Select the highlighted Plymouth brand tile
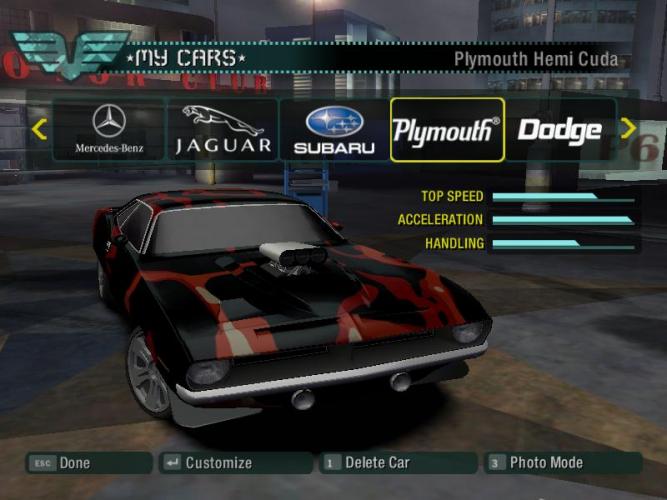 tap(447, 130)
